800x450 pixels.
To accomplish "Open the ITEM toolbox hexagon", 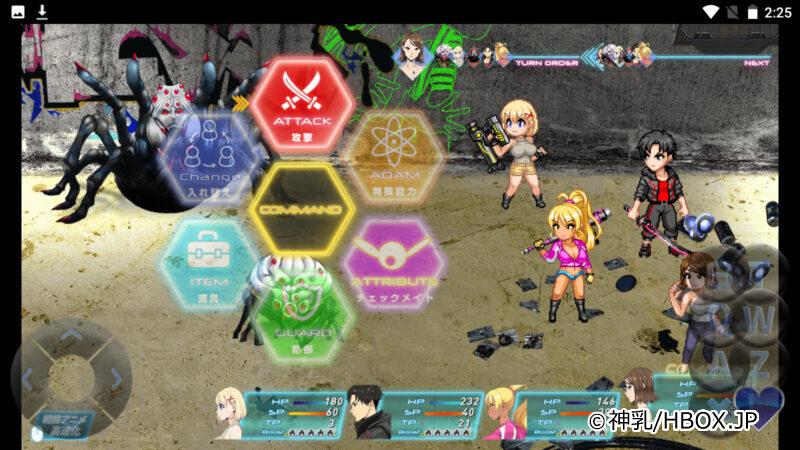I will click(x=209, y=262).
